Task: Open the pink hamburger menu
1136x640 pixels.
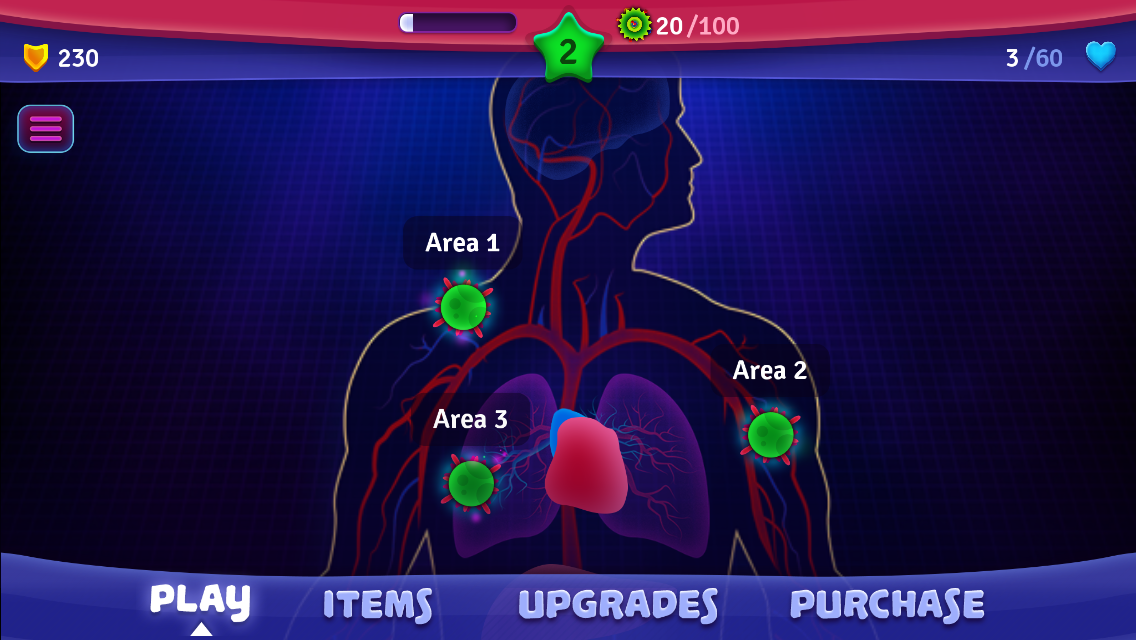Action: [x=45, y=129]
